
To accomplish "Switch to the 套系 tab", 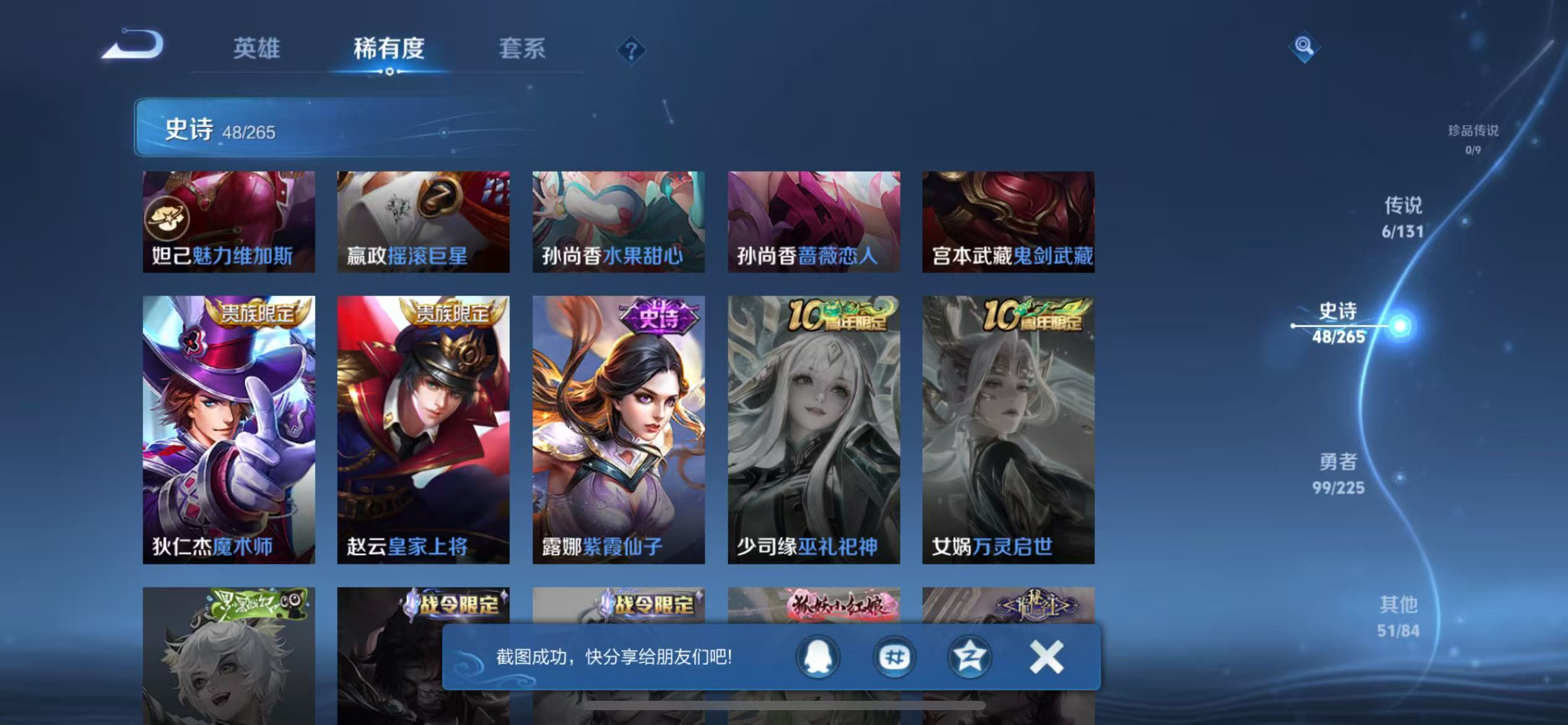I will (523, 48).
